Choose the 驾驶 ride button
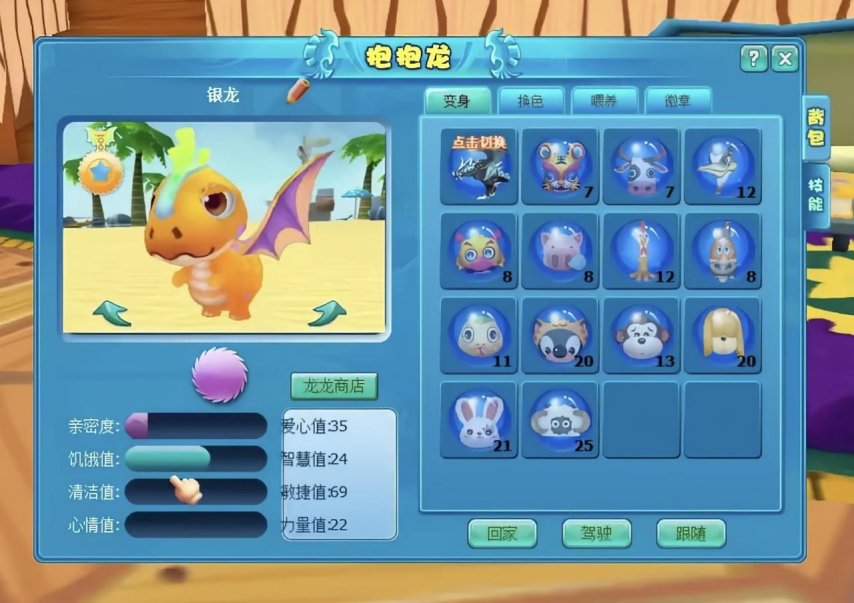The width and height of the screenshot is (854, 603). 596,533
